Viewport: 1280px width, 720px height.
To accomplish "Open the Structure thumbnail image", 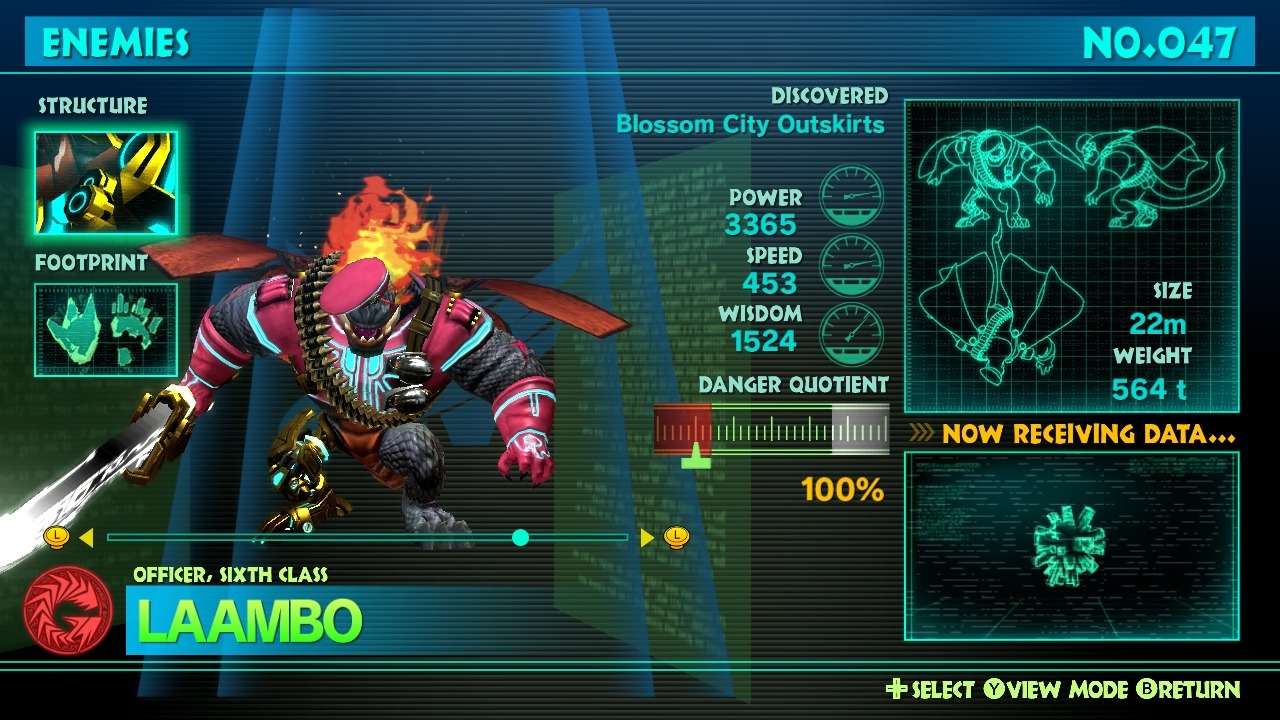I will (x=106, y=183).
